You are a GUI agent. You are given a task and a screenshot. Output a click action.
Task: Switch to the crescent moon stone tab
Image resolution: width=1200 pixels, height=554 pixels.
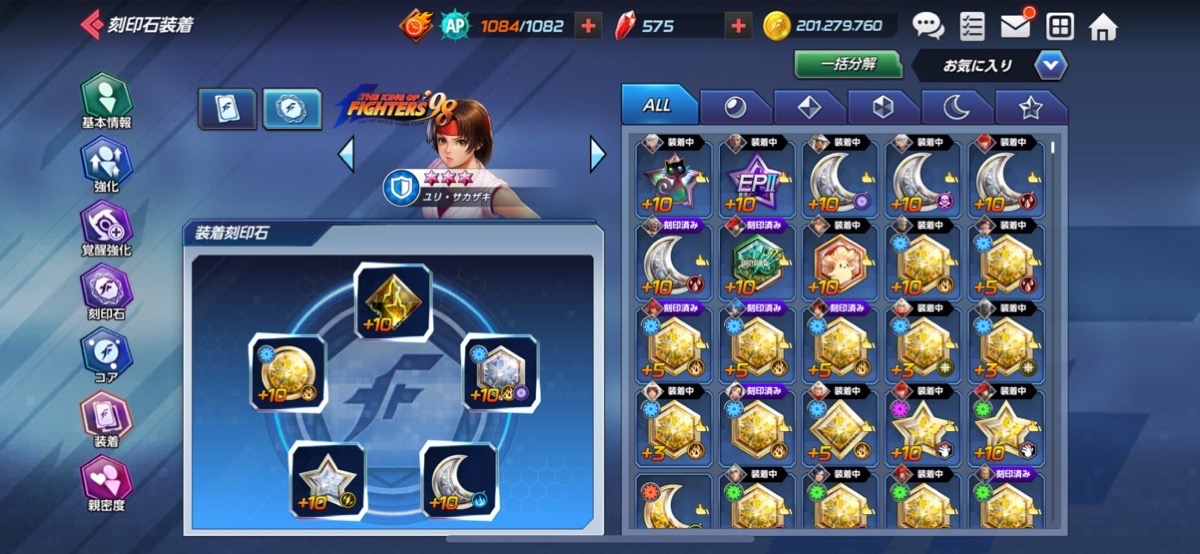(x=956, y=106)
